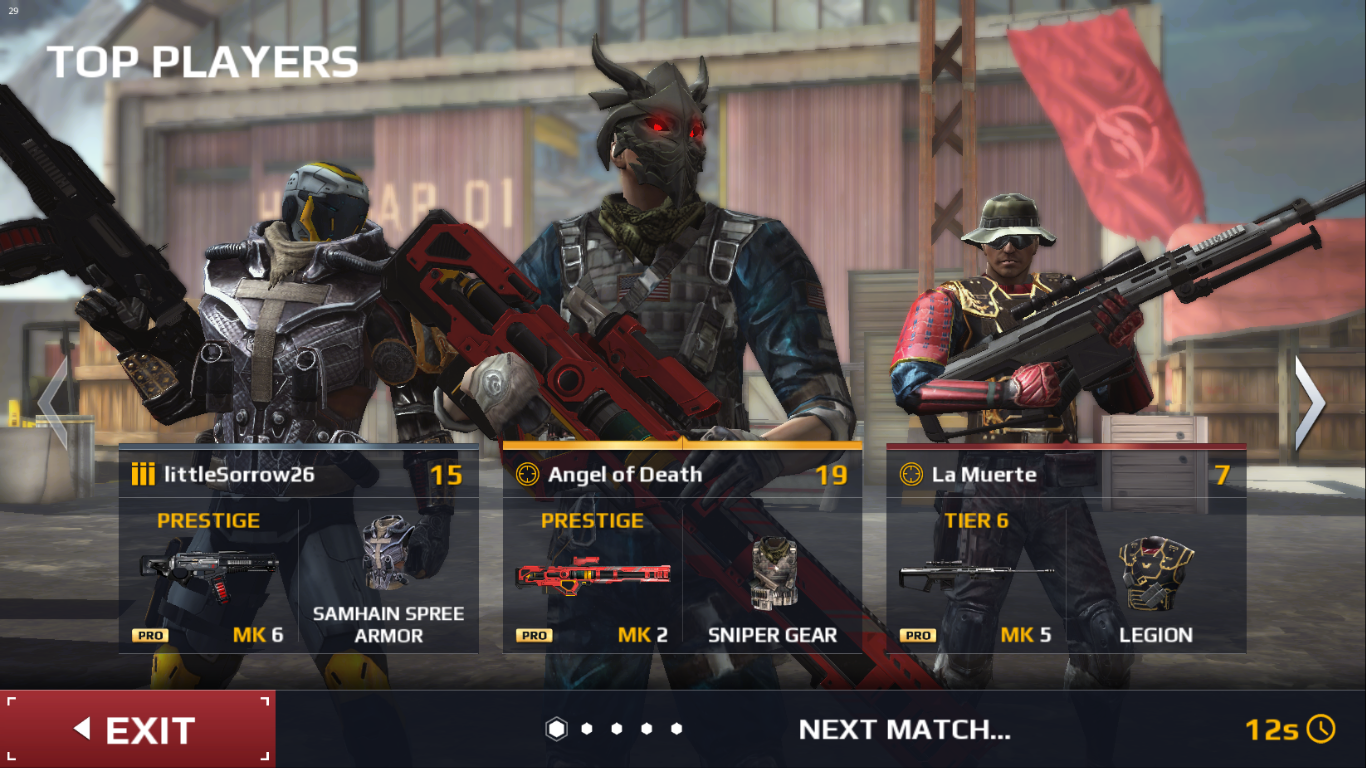Show the next page with right arrow
The image size is (1366, 768).
1309,403
